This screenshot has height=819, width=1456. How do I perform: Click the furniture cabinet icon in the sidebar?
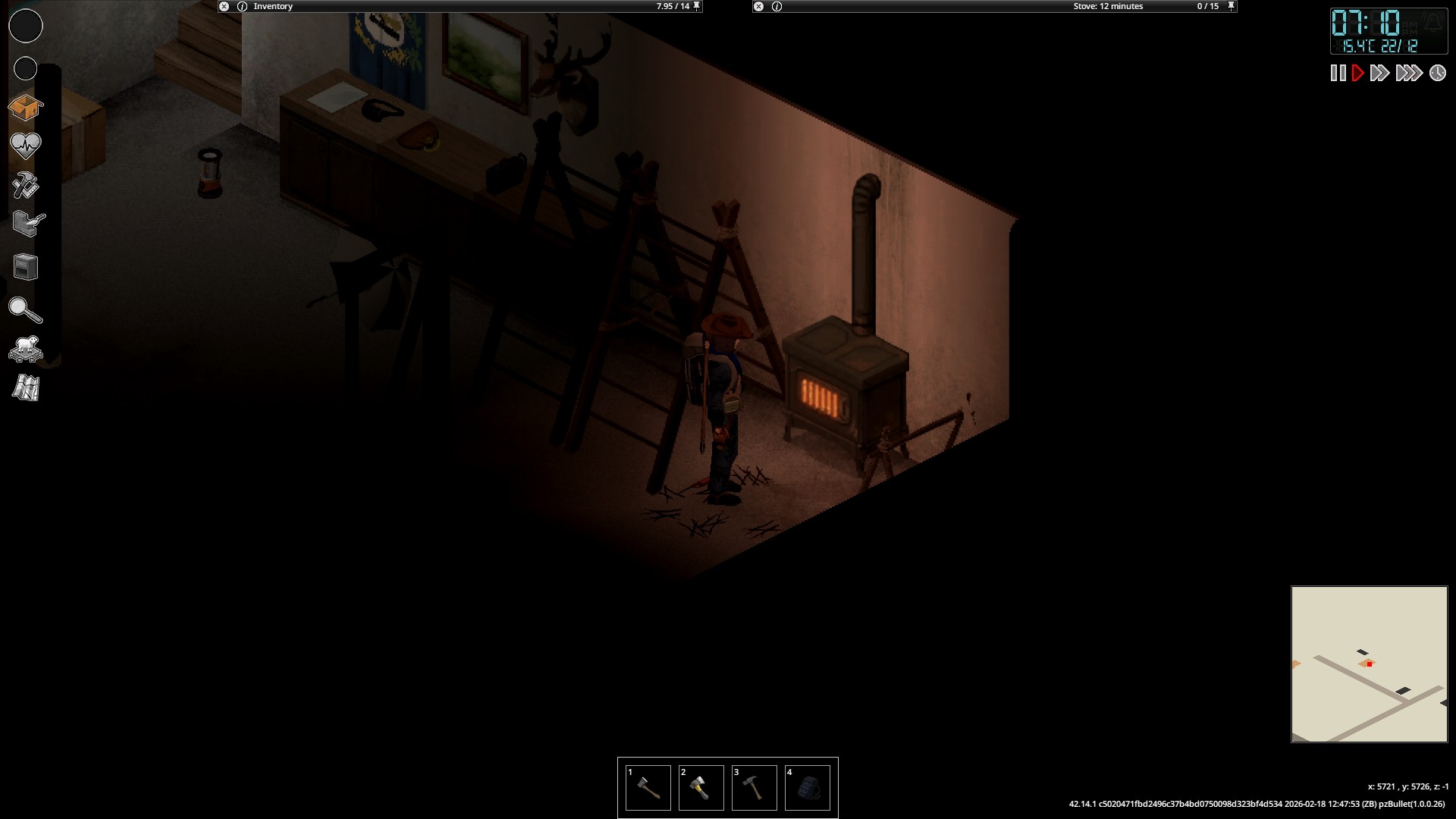point(26,267)
